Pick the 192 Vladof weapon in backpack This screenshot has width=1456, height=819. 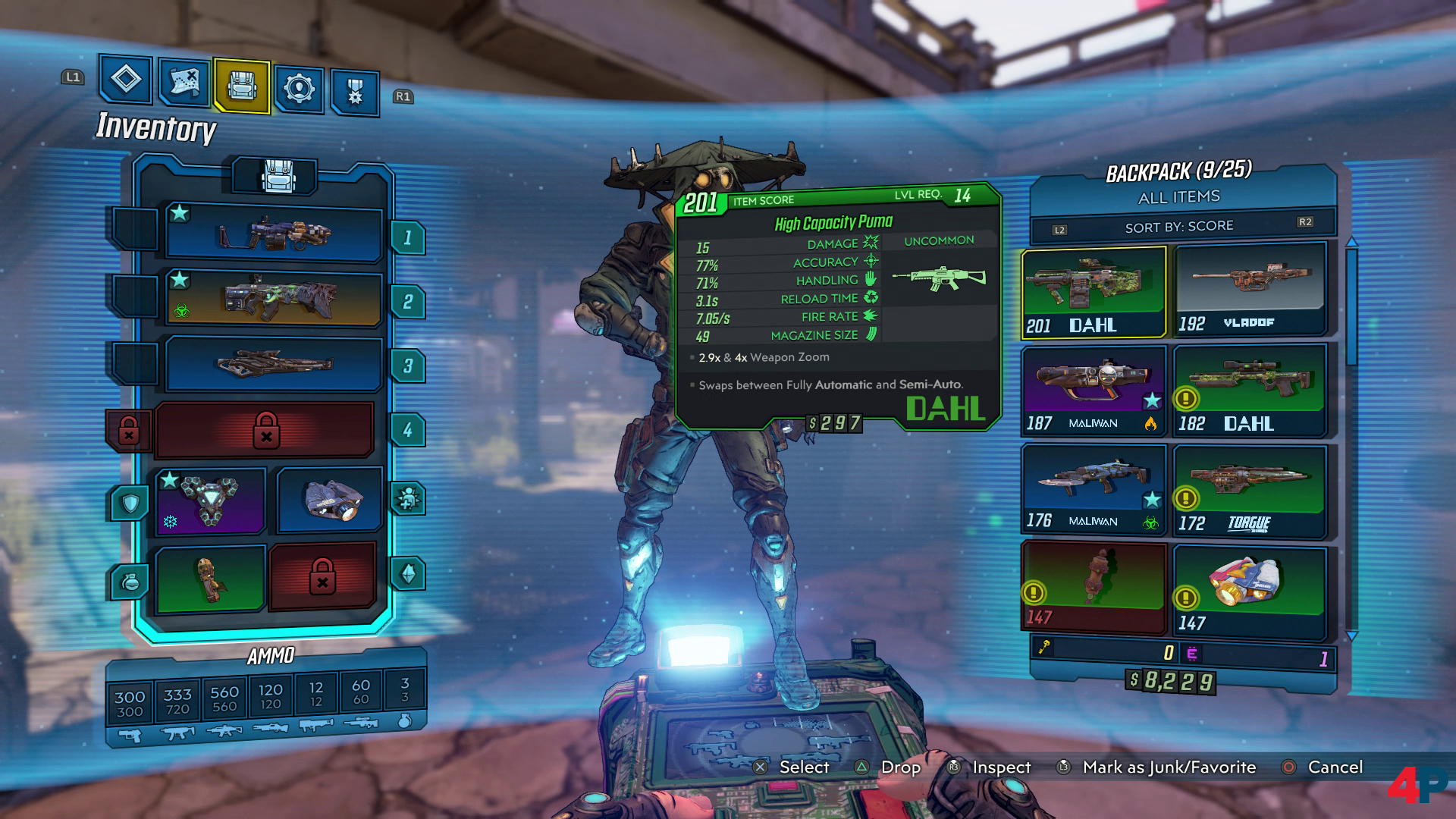tap(1249, 289)
